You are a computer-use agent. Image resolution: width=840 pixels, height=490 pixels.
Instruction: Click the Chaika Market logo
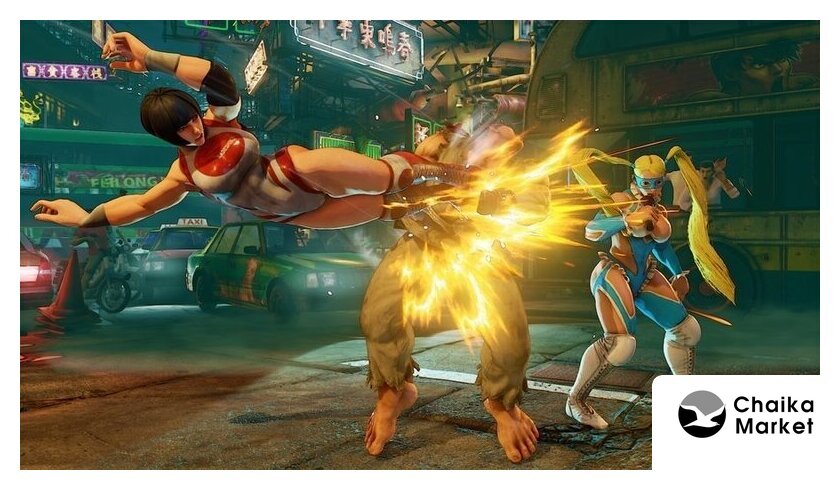(x=744, y=415)
